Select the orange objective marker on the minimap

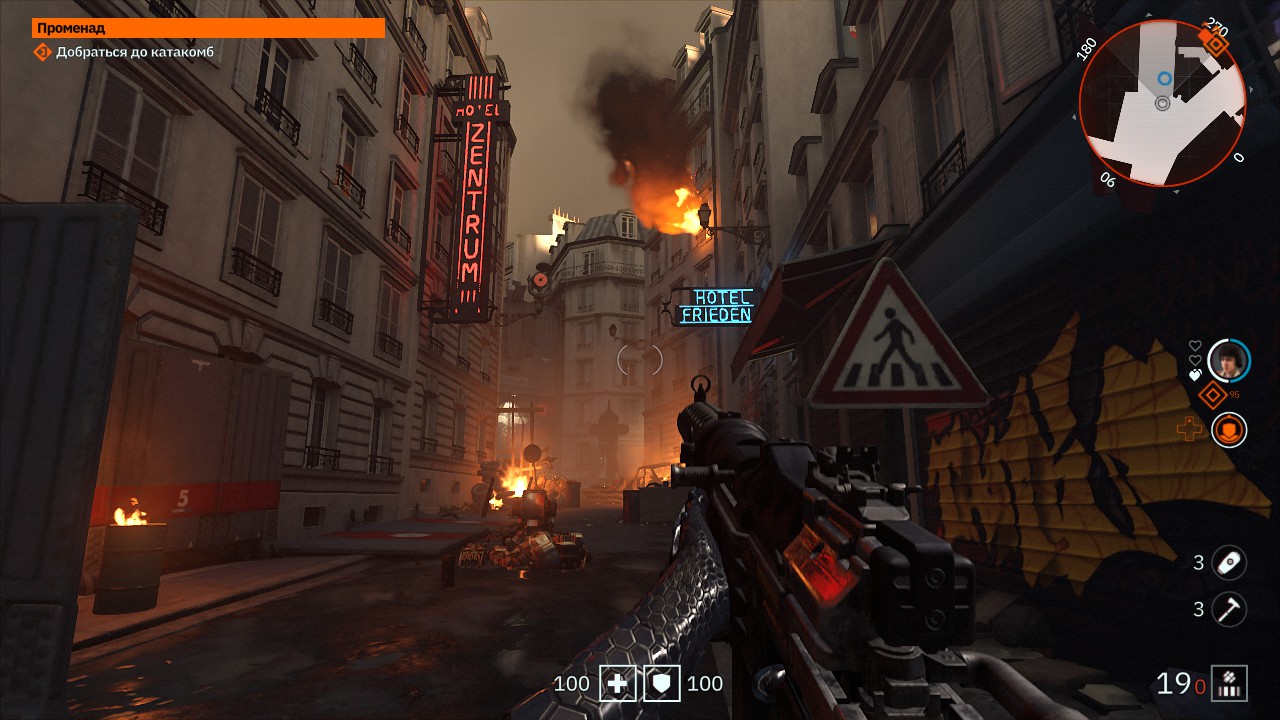coord(1216,42)
